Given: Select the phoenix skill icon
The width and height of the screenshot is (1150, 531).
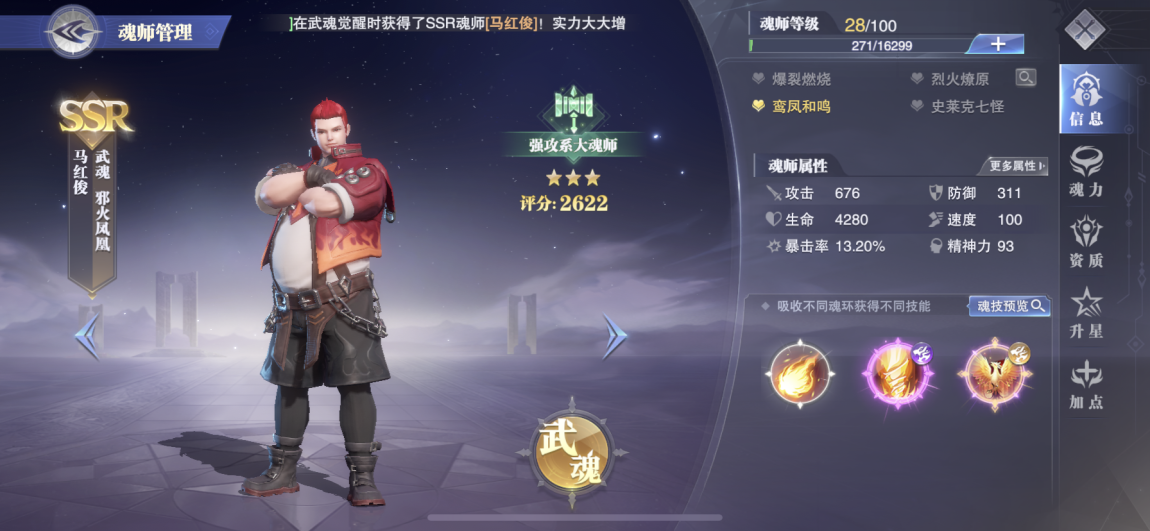Looking at the screenshot, I should point(992,373).
